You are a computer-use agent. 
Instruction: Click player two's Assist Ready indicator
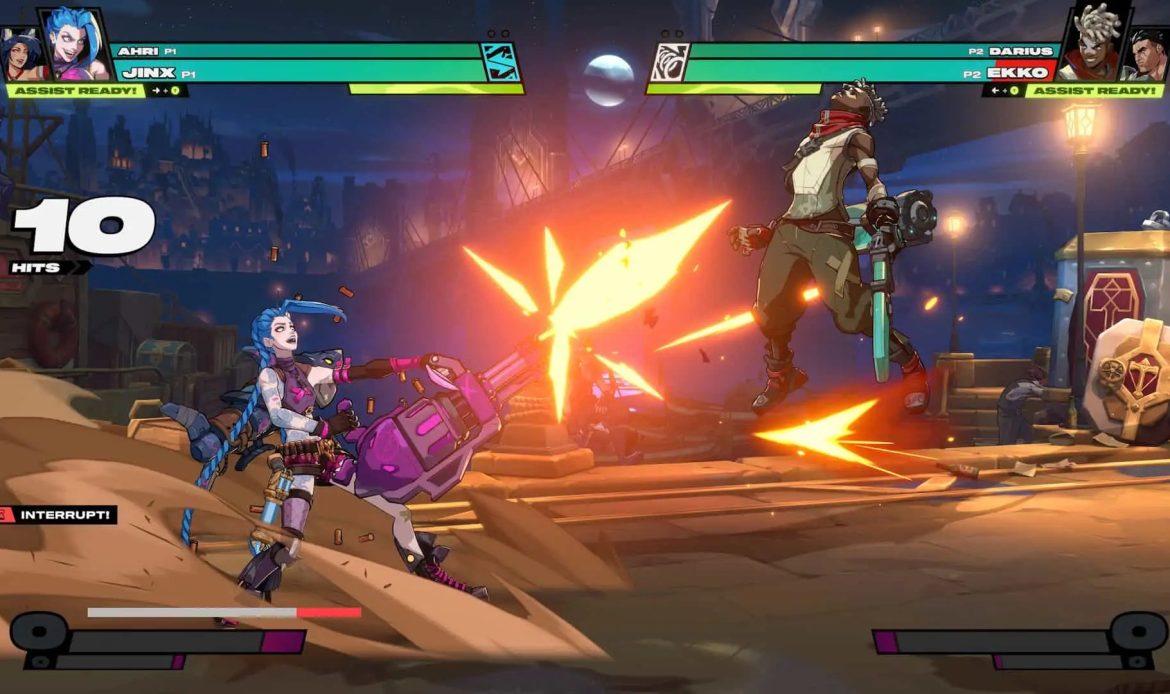[1095, 91]
